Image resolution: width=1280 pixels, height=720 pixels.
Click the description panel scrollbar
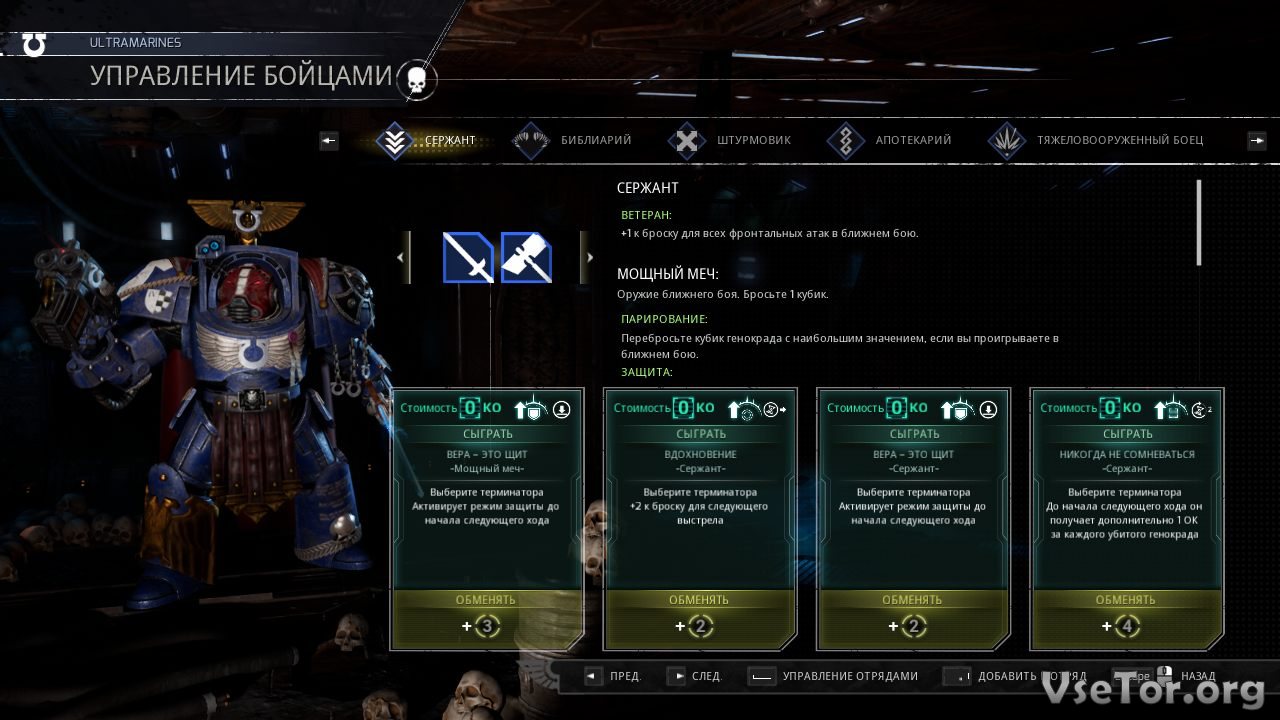pyautogui.click(x=1199, y=222)
